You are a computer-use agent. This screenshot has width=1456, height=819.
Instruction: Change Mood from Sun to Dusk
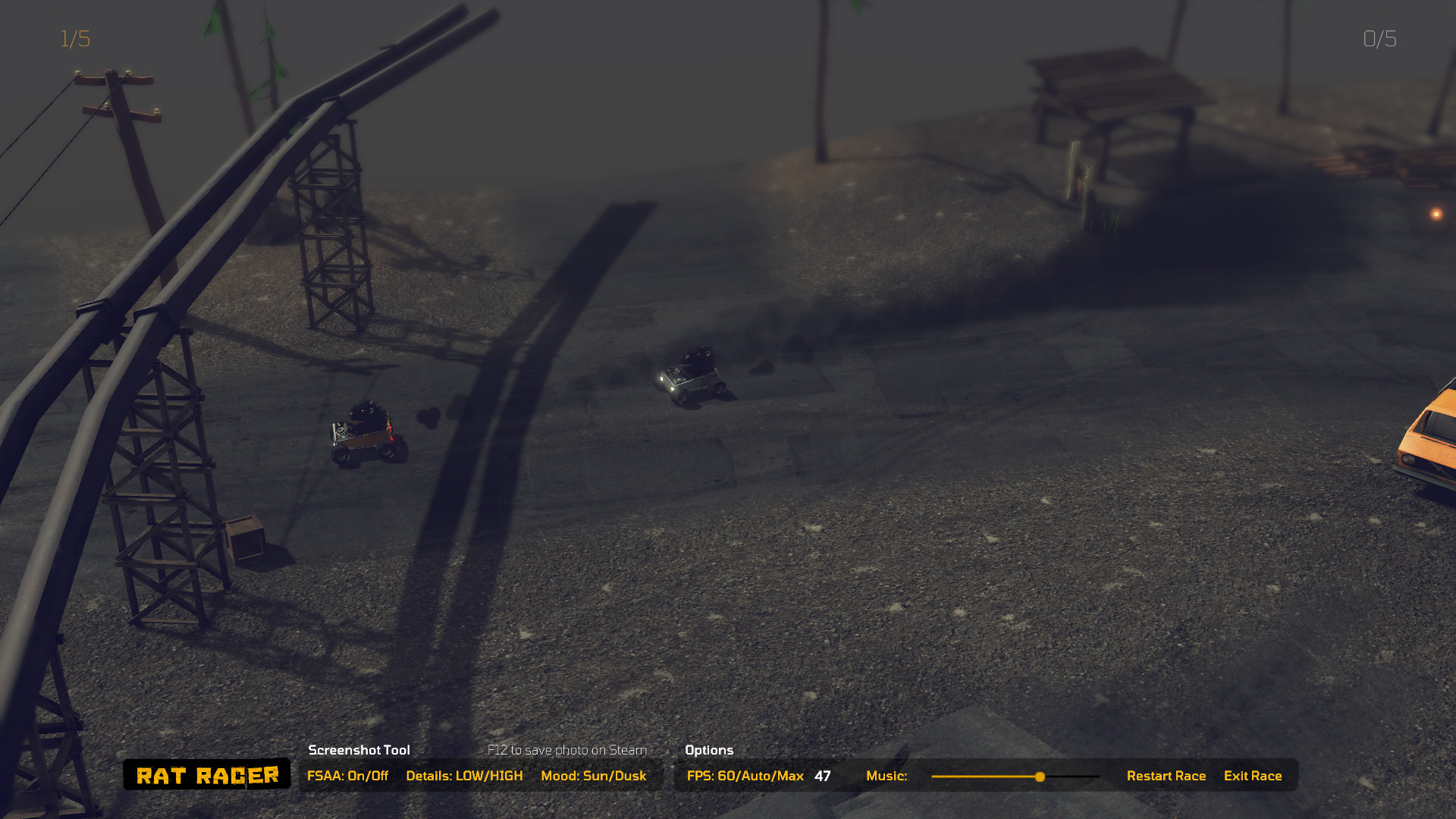coord(594,776)
